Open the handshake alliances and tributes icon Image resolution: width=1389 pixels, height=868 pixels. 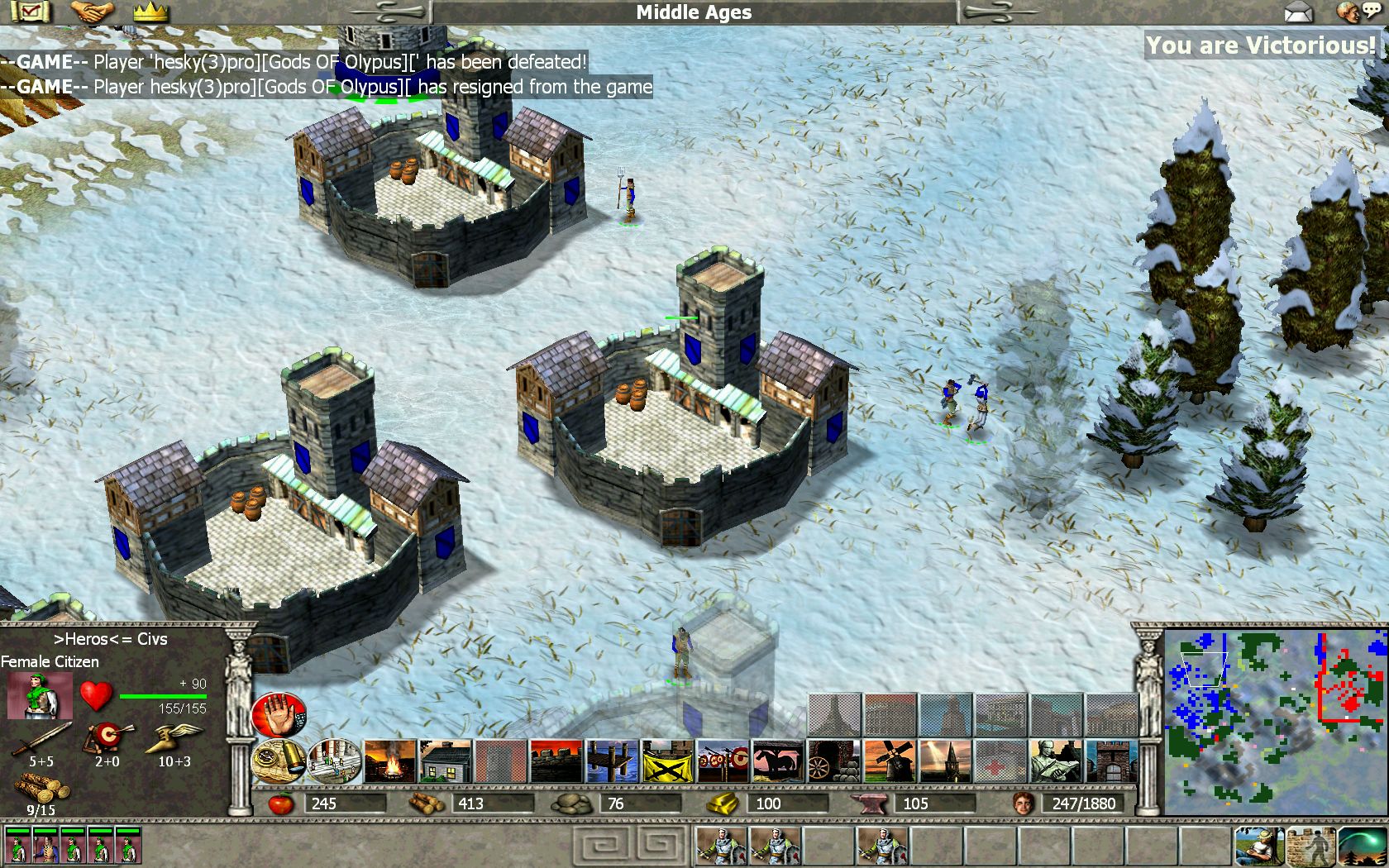tap(91, 12)
